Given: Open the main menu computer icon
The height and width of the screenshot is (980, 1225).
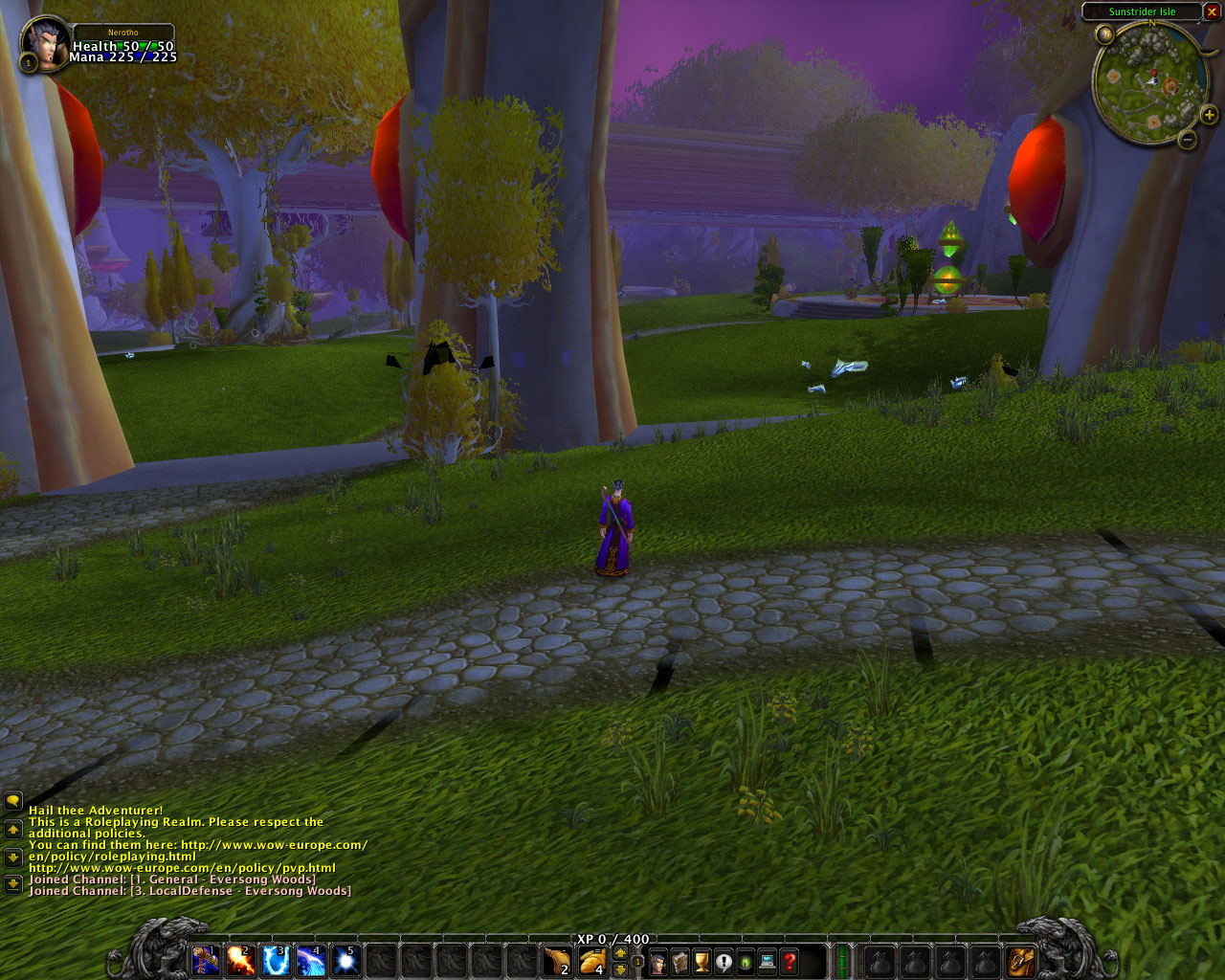Looking at the screenshot, I should pyautogui.click(x=768, y=961).
